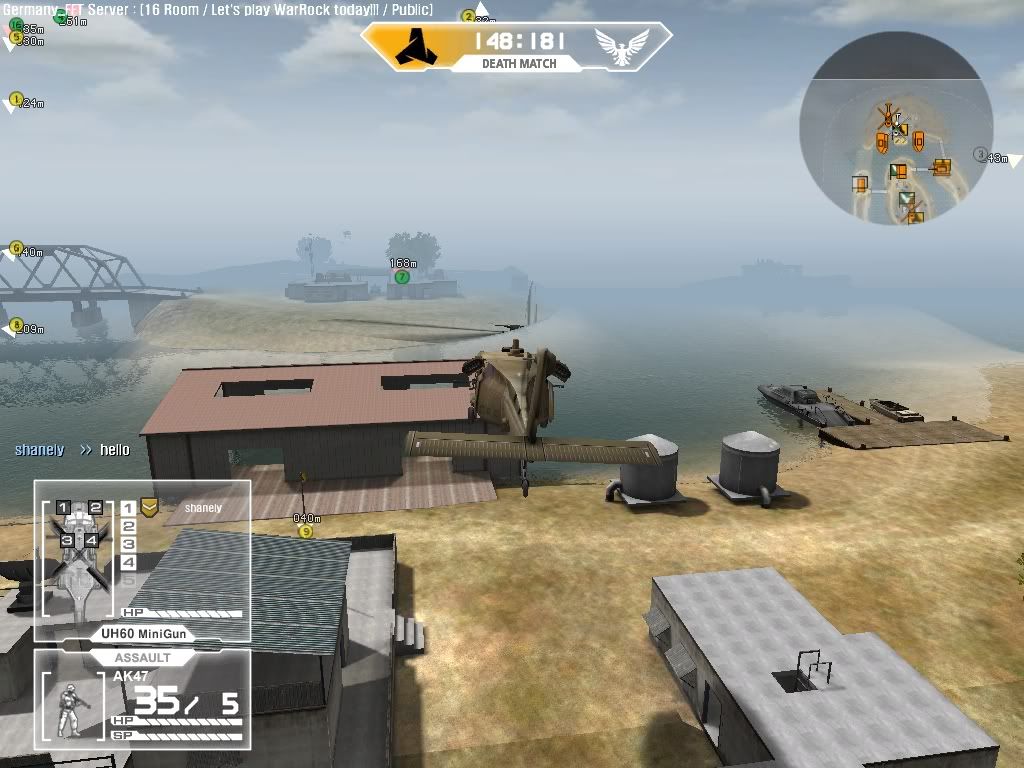Choose seat 3 marker on helicopter diagram
Viewport: 1024px width, 768px height.
pos(66,541)
